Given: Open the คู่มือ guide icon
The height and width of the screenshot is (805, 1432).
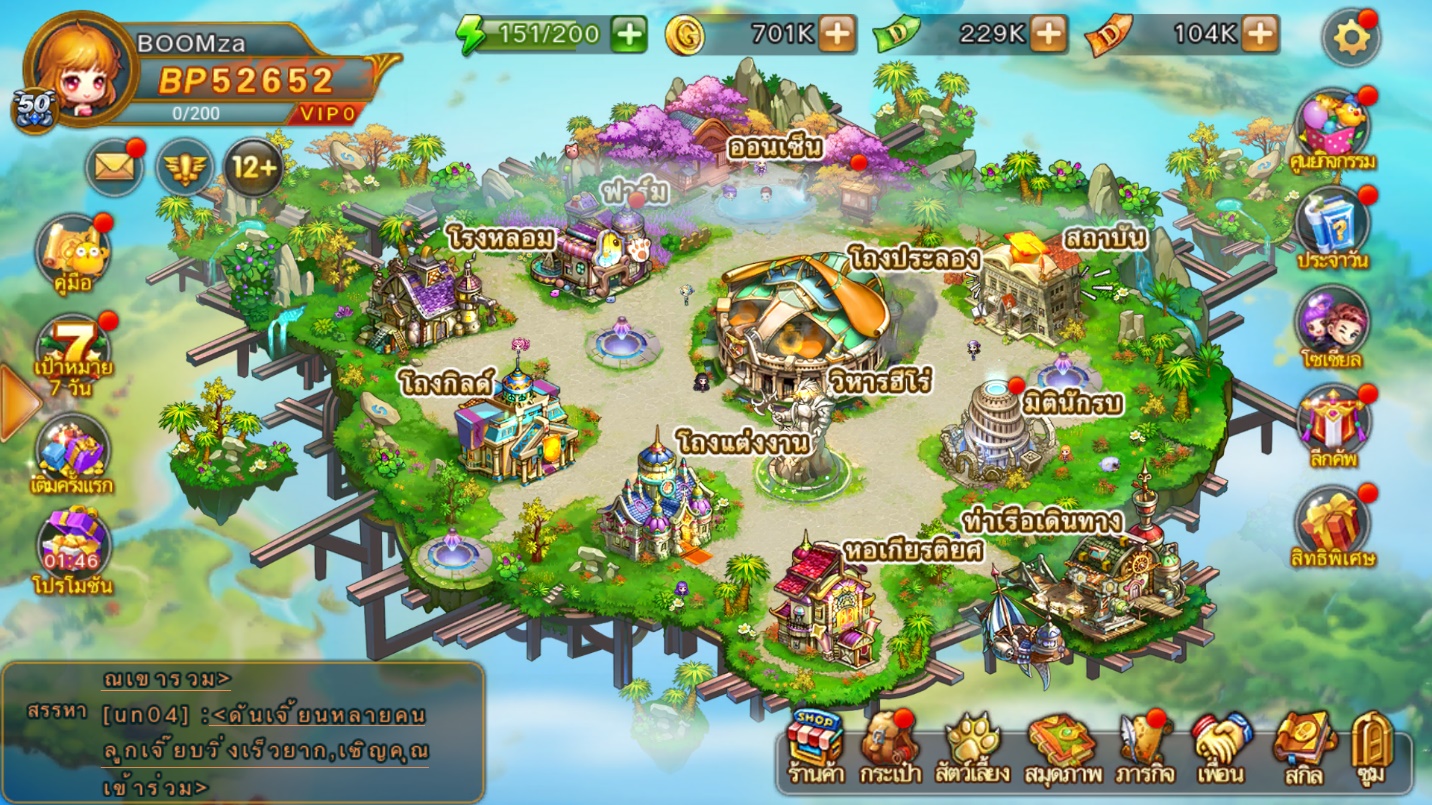Looking at the screenshot, I should tap(73, 252).
